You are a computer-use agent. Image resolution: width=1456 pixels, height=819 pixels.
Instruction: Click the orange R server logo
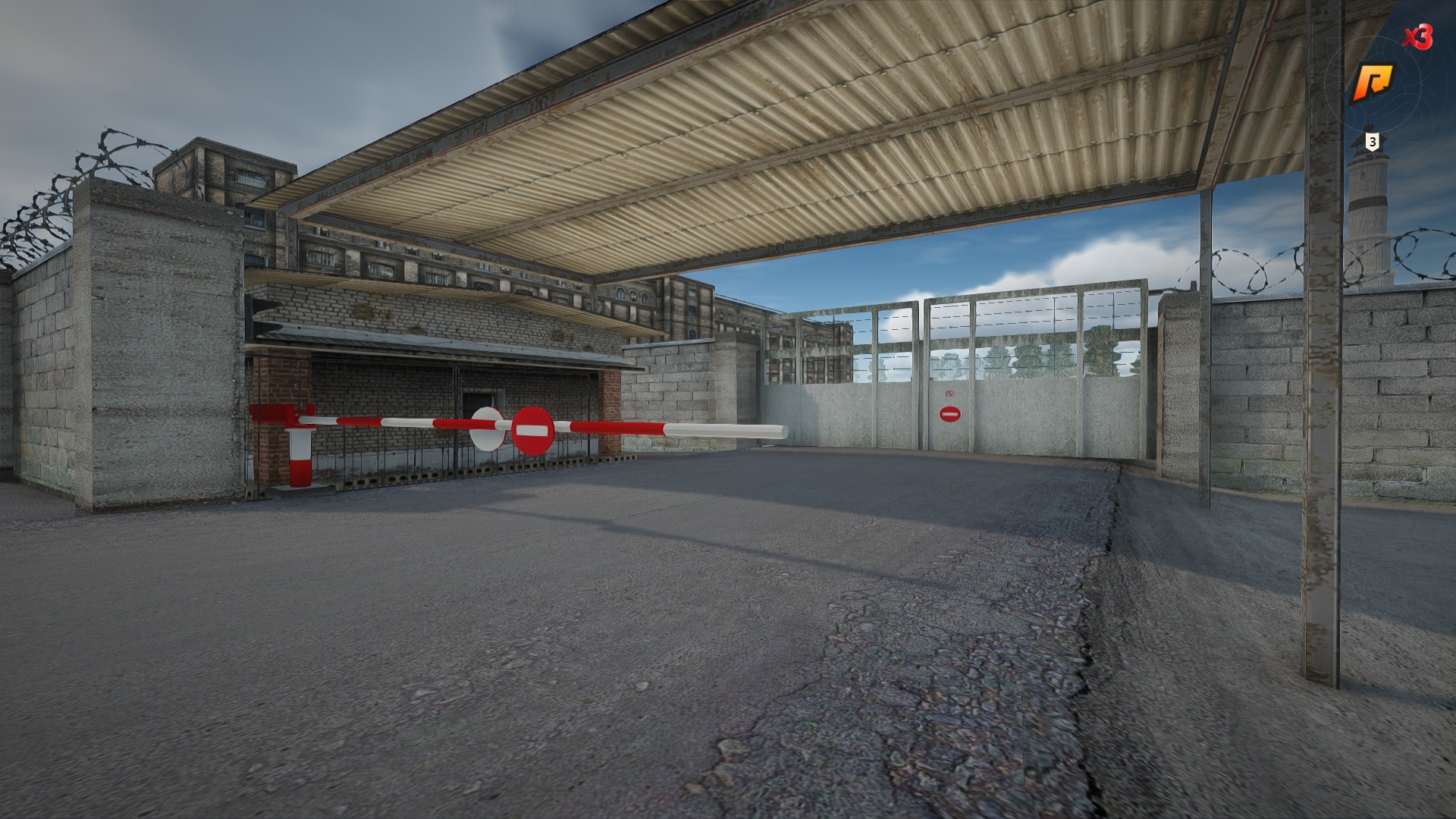click(1373, 82)
